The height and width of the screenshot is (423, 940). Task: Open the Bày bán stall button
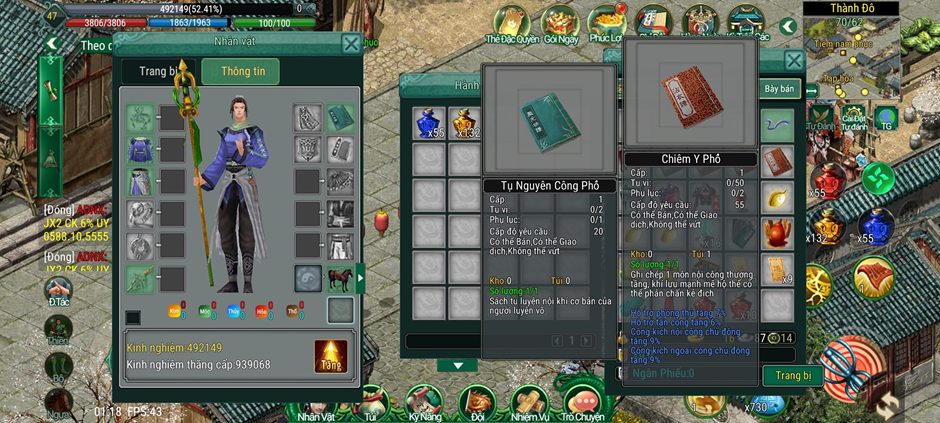pos(780,89)
